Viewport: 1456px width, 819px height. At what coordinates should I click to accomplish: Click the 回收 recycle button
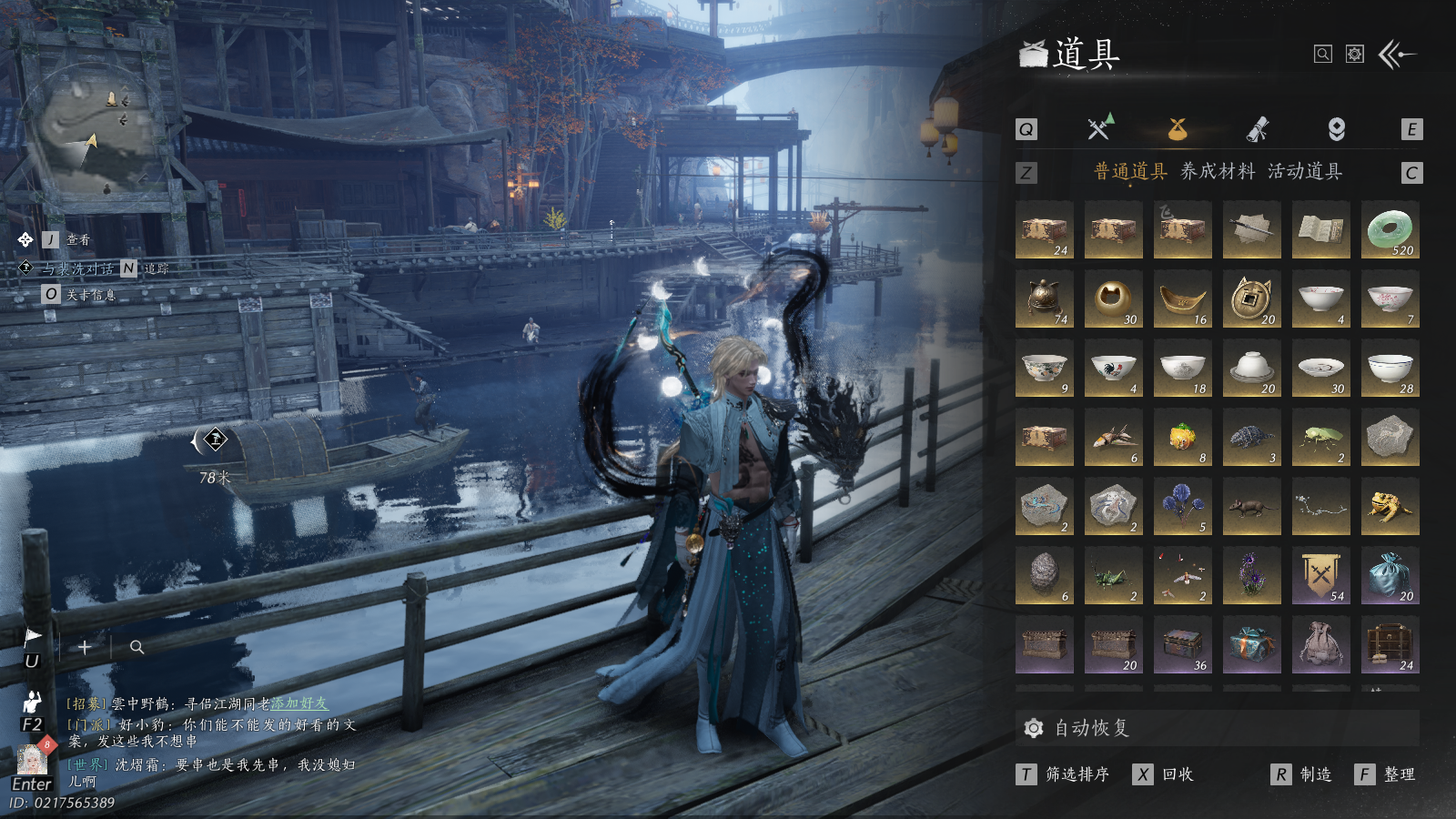(x=1165, y=774)
